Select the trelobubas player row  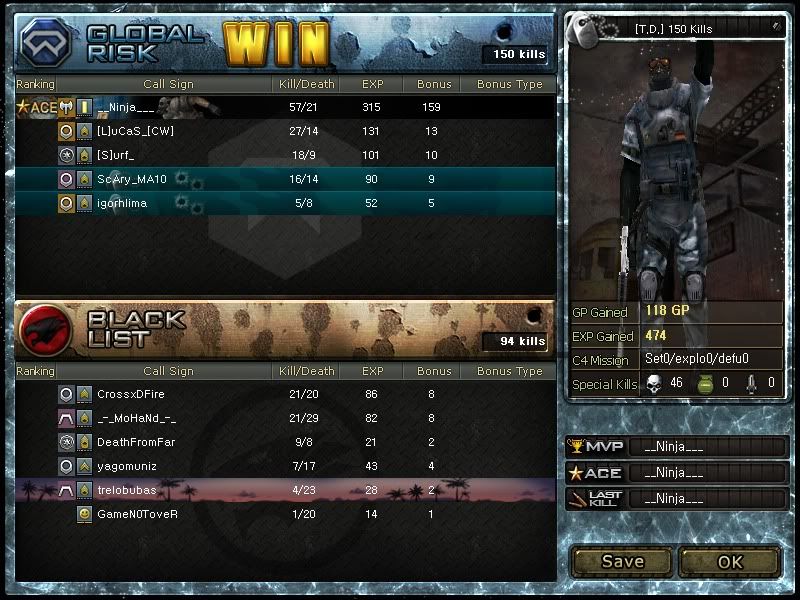285,490
